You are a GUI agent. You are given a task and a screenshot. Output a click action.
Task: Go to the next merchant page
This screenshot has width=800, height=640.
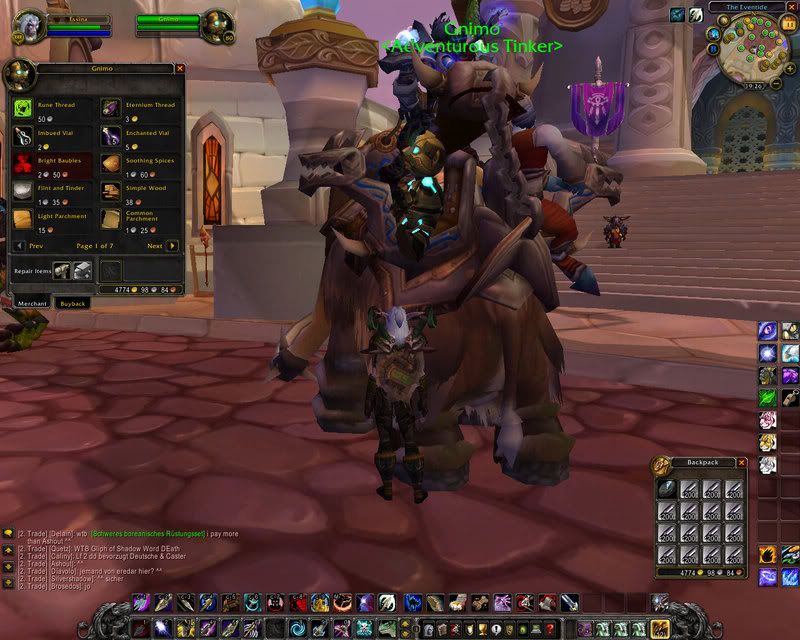(172, 245)
